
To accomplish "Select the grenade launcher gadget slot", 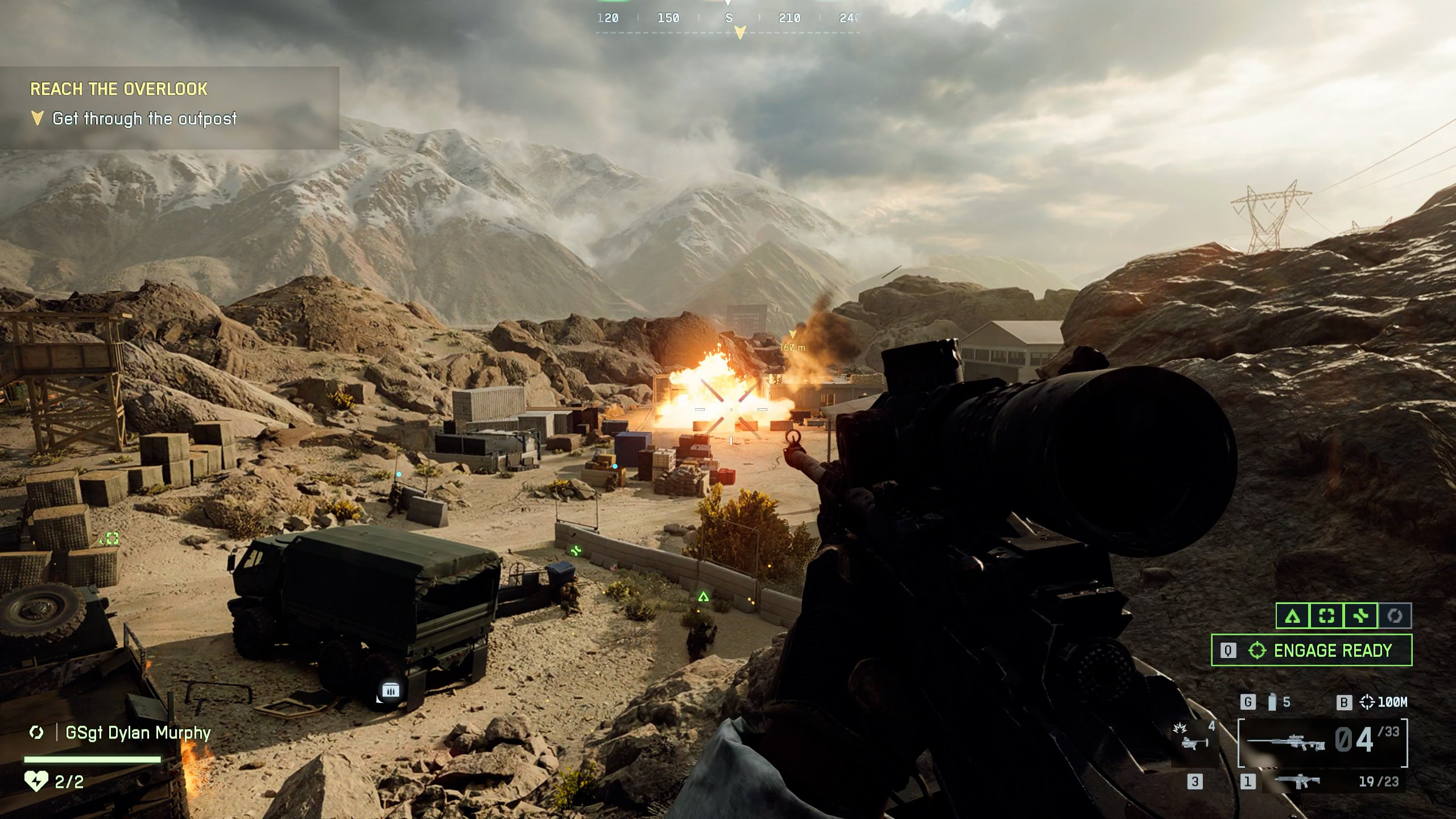I will 1194,739.
